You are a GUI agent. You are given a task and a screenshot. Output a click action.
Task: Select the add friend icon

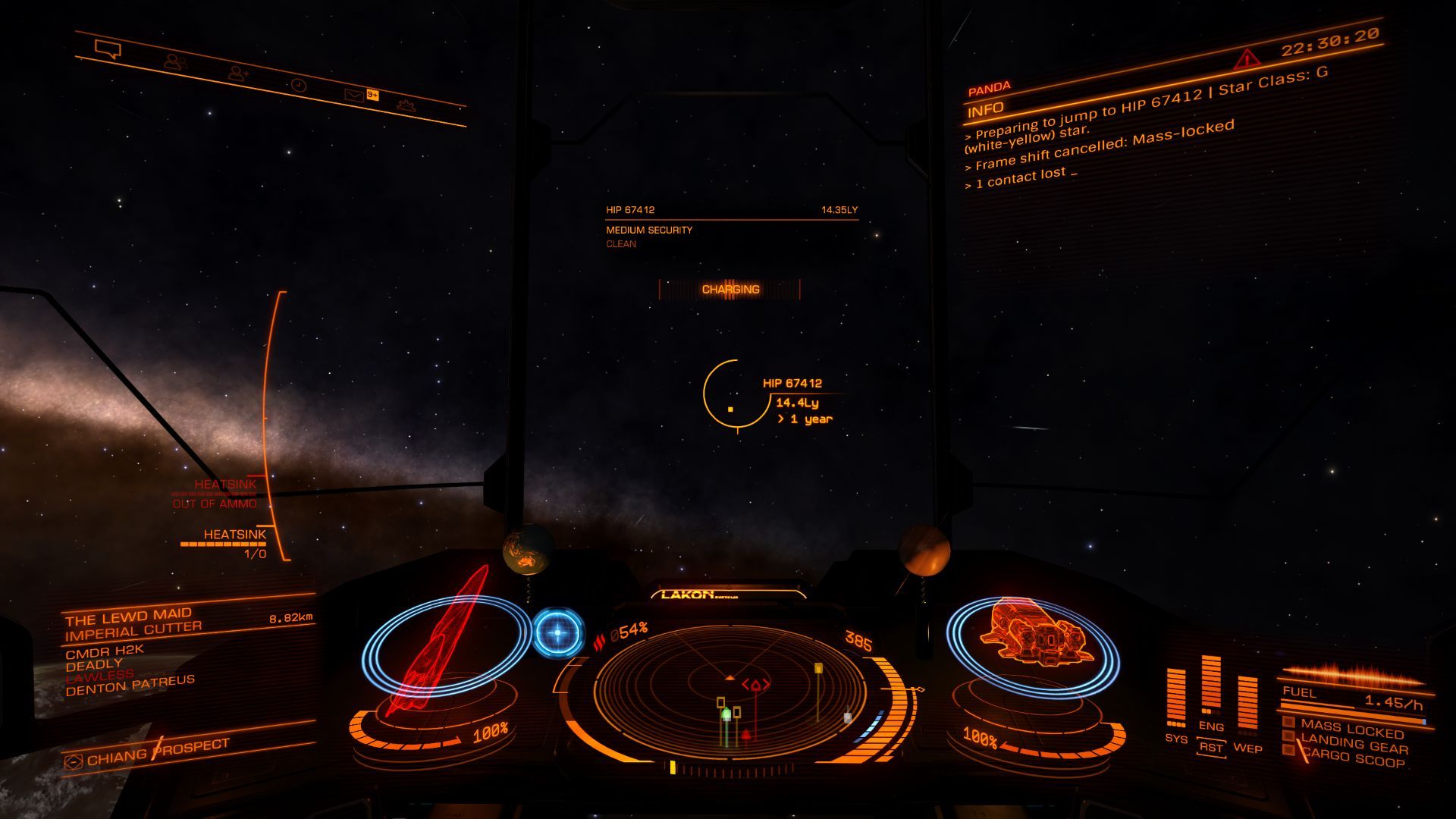click(239, 73)
